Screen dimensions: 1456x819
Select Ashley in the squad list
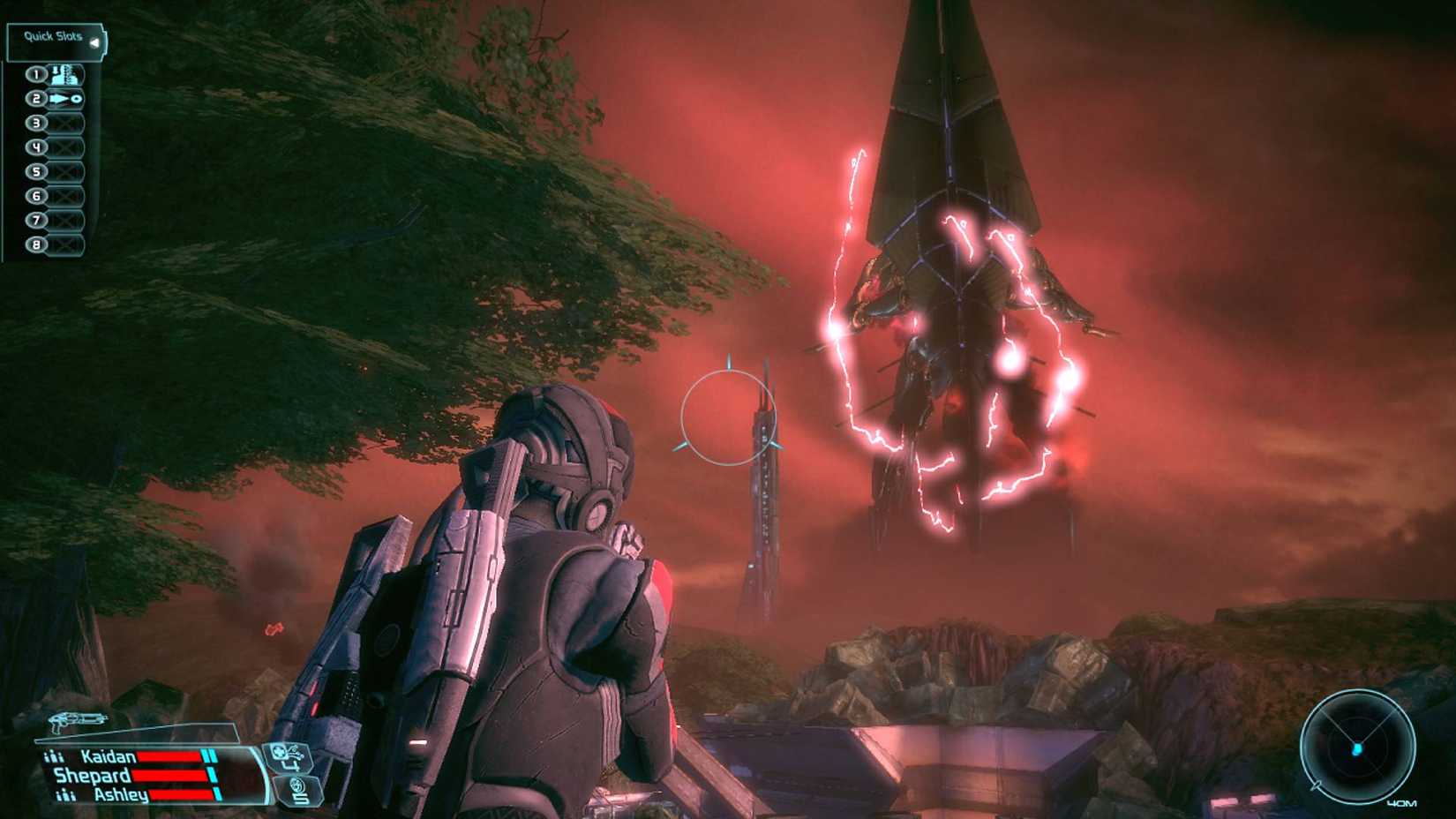pyautogui.click(x=119, y=795)
